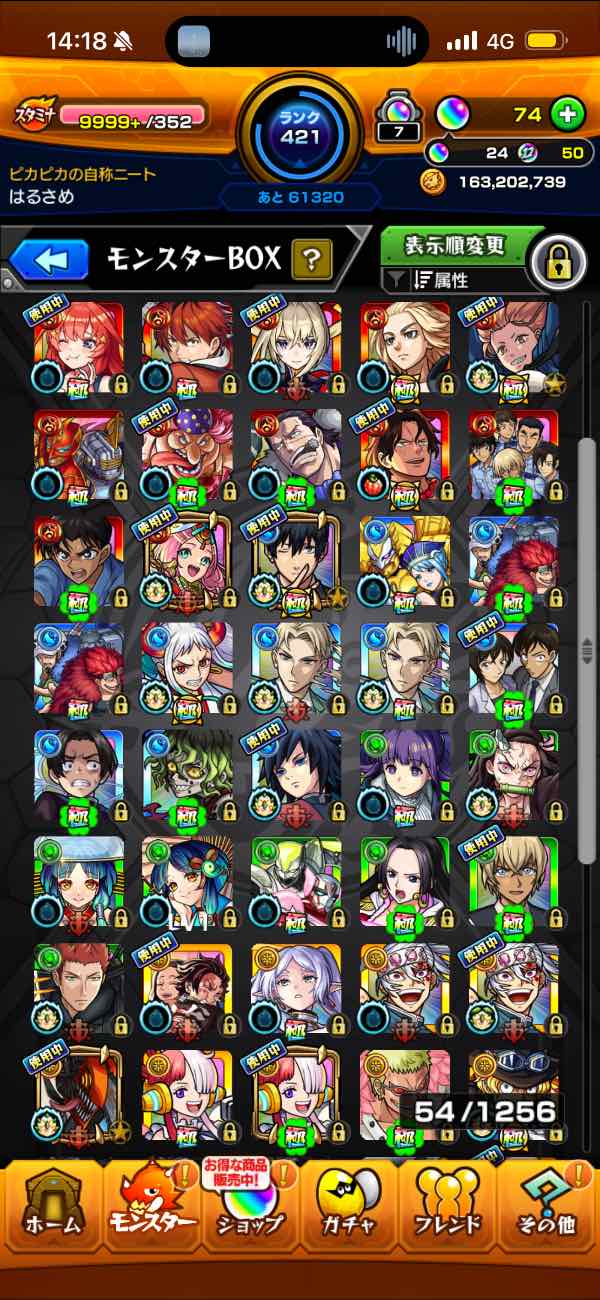Select the white-haired horned girl monster
Screen dimensions: 600x1300
188,668
